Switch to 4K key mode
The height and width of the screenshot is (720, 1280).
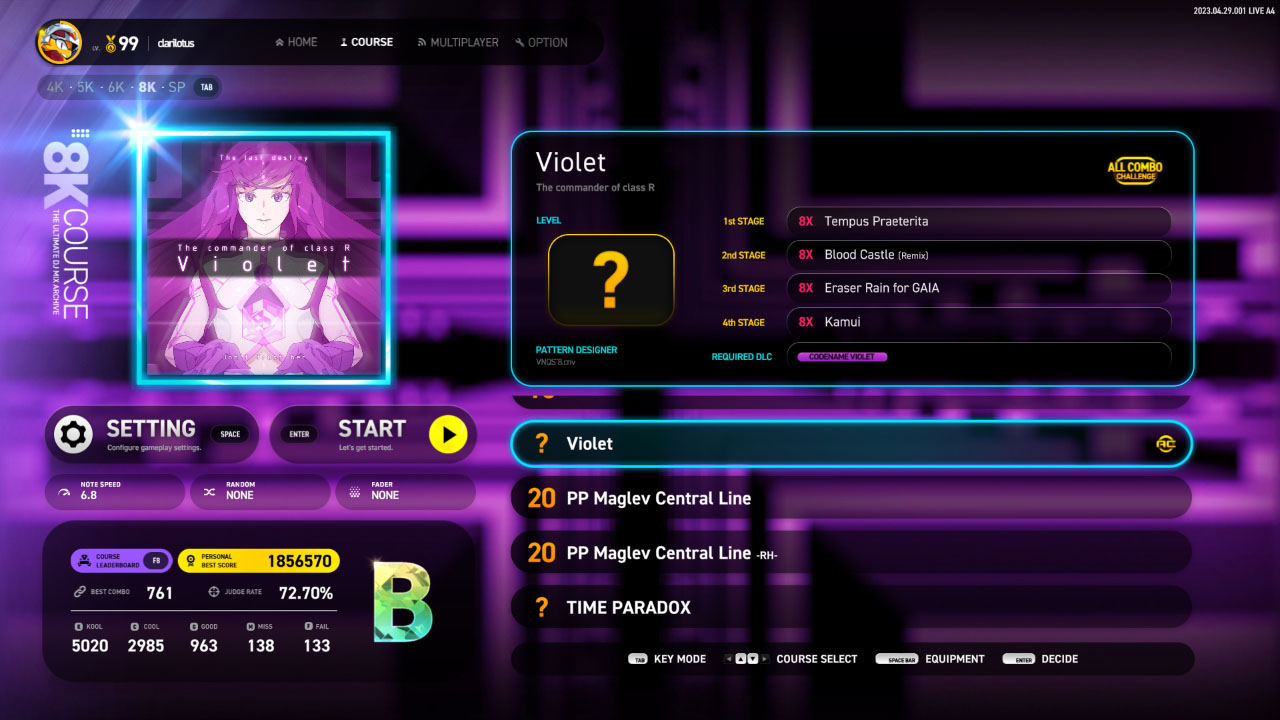tap(55, 87)
